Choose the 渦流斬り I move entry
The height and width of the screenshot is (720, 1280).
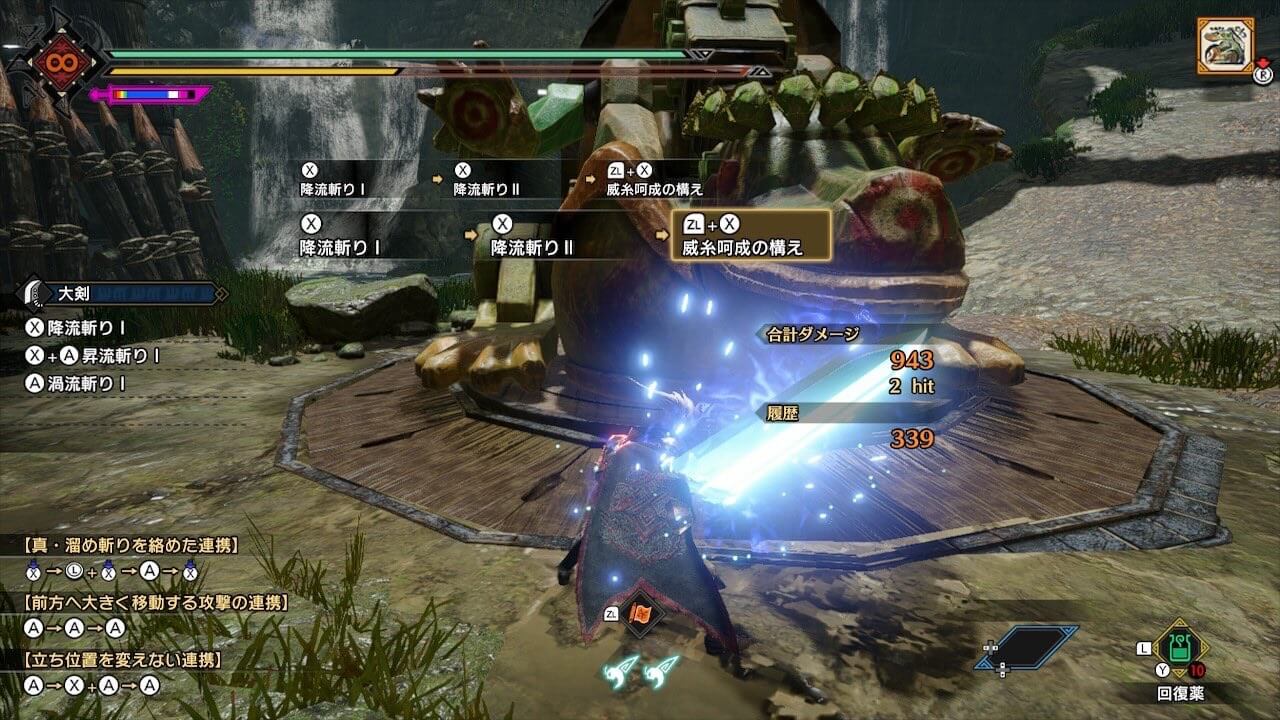pyautogui.click(x=83, y=382)
